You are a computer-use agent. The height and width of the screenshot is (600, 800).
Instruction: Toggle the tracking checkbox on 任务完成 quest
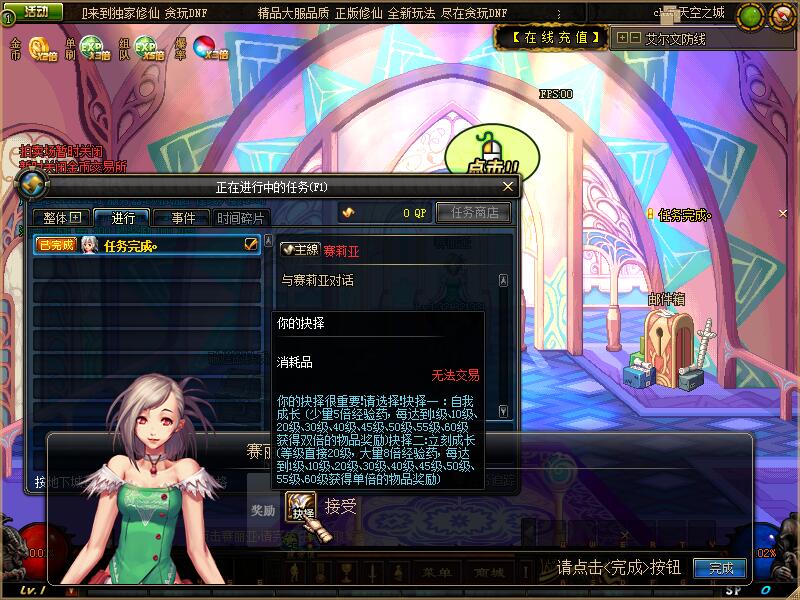pyautogui.click(x=251, y=244)
